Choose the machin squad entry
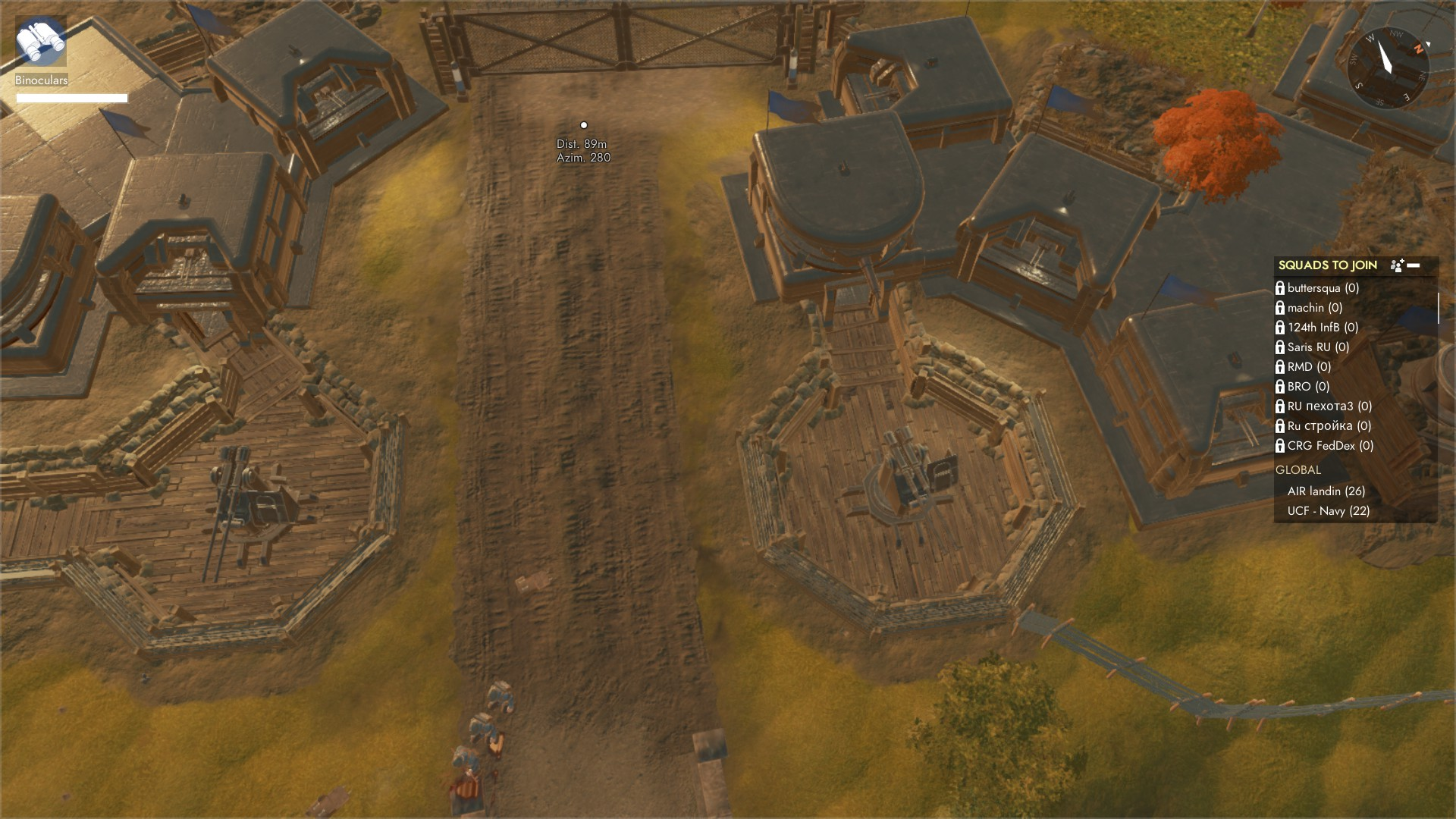This screenshot has width=1456, height=819. [x=1314, y=308]
